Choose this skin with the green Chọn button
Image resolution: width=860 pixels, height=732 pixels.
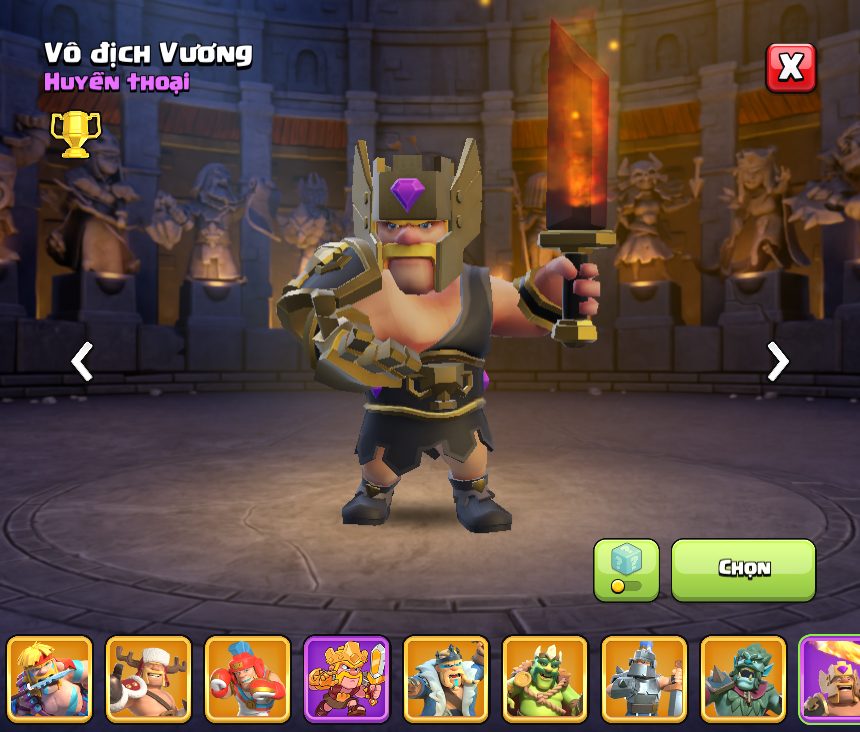tap(743, 569)
